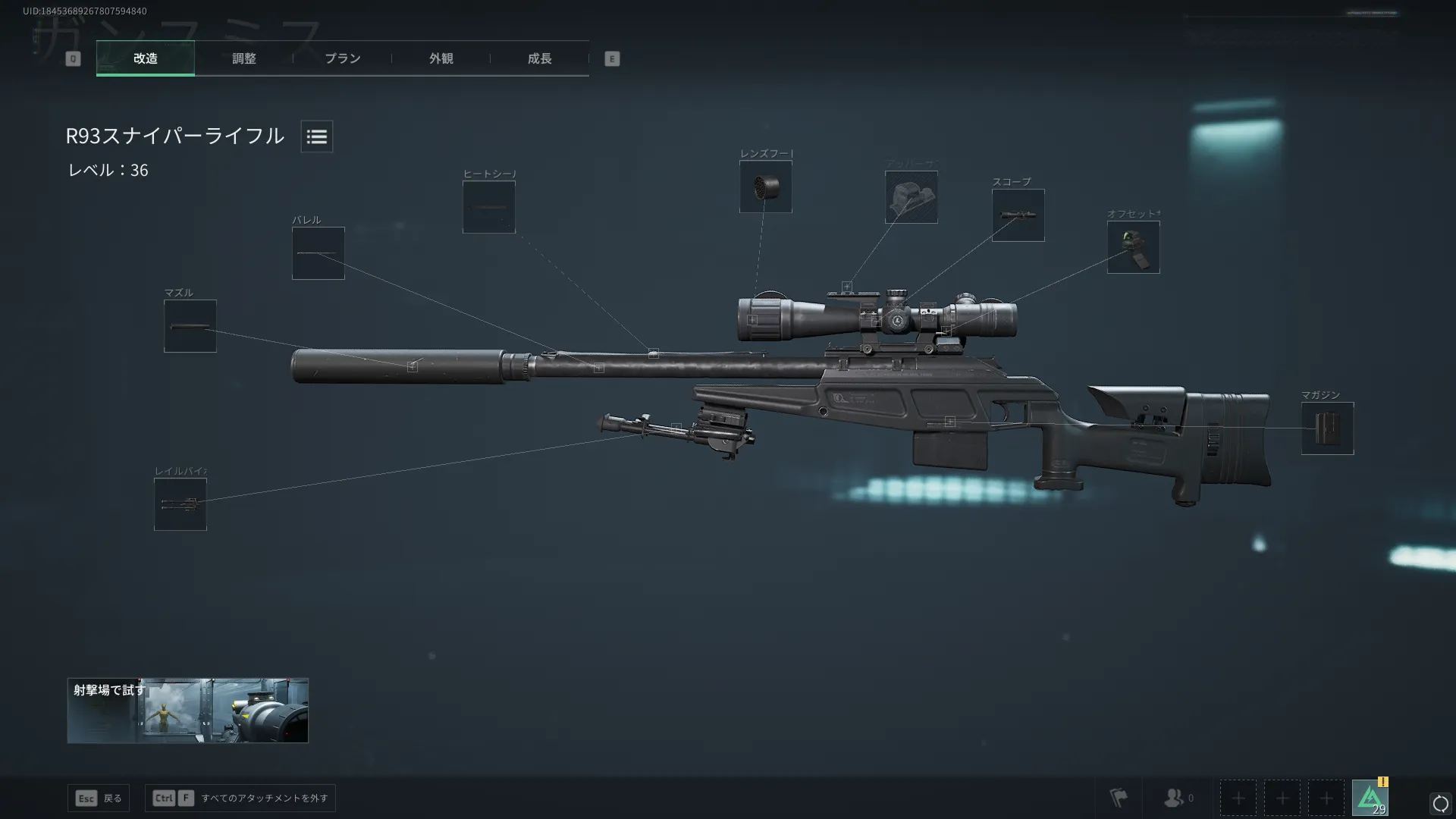Open the attachment list next to weapon name

click(x=316, y=136)
